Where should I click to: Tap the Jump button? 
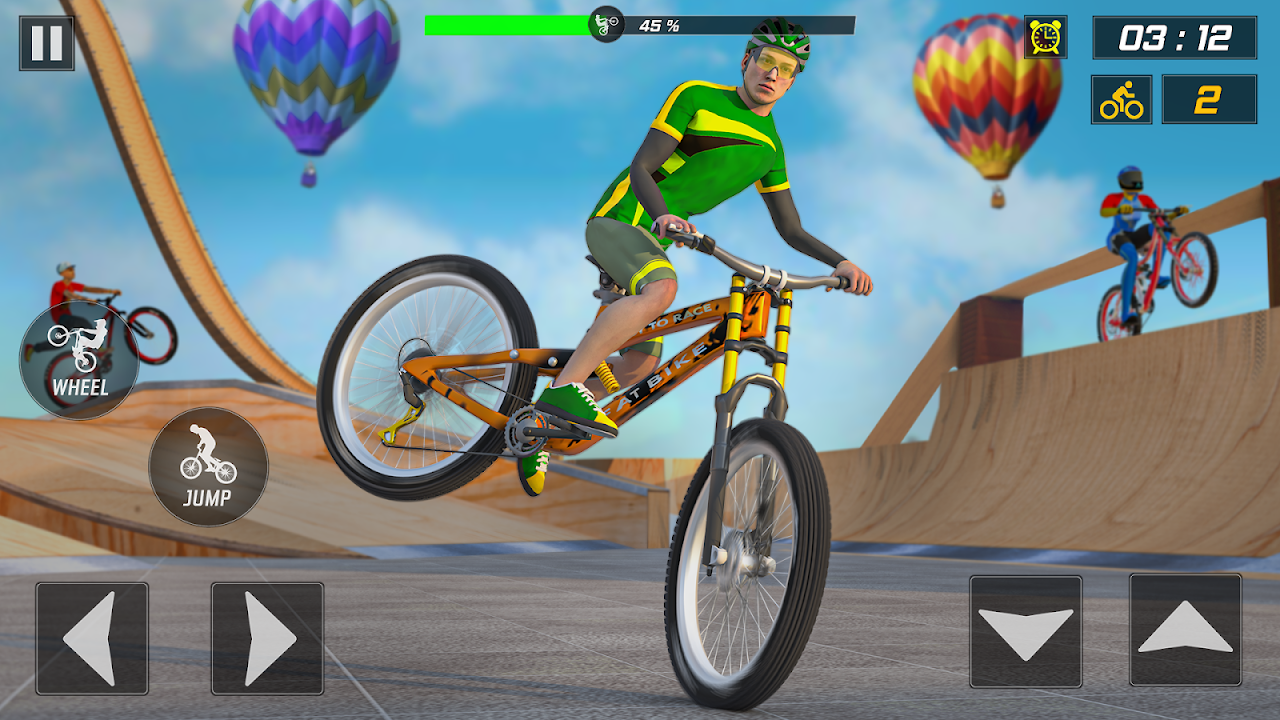pyautogui.click(x=208, y=467)
